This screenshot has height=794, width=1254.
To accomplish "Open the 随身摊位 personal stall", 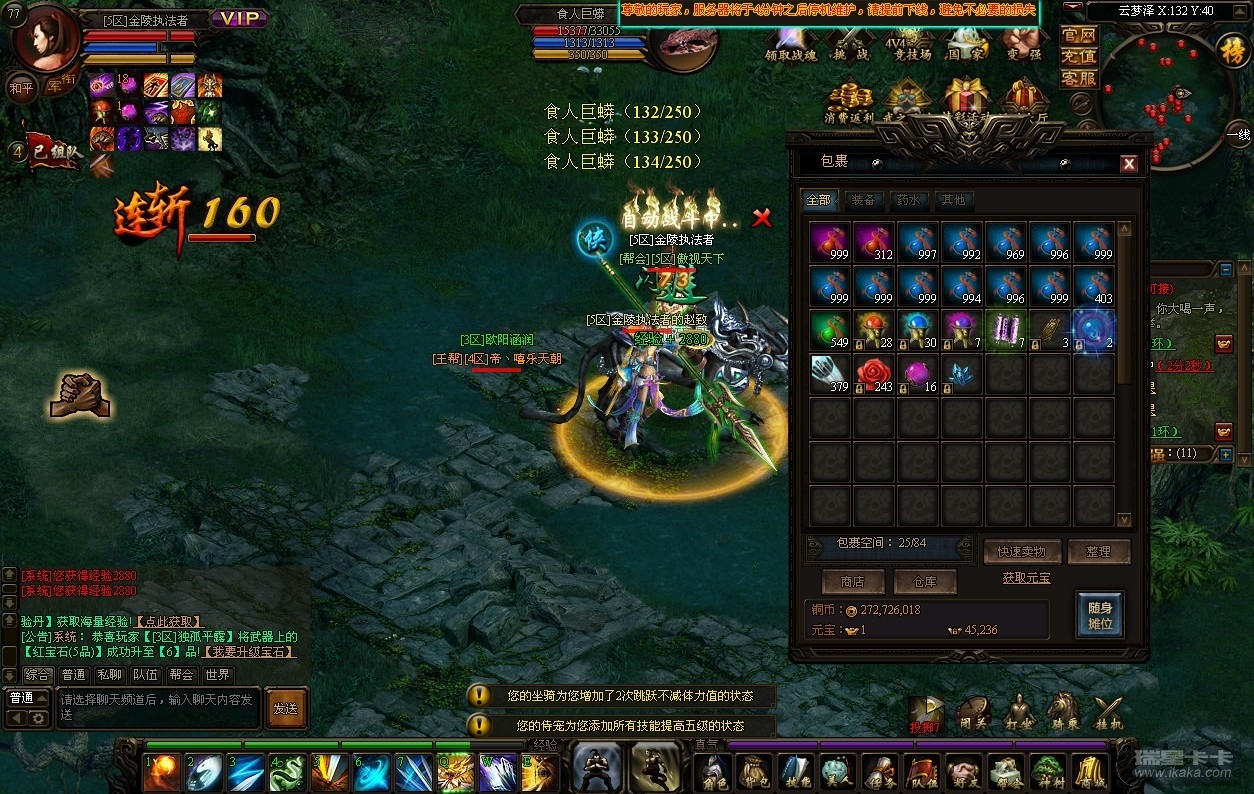I will [1100, 614].
